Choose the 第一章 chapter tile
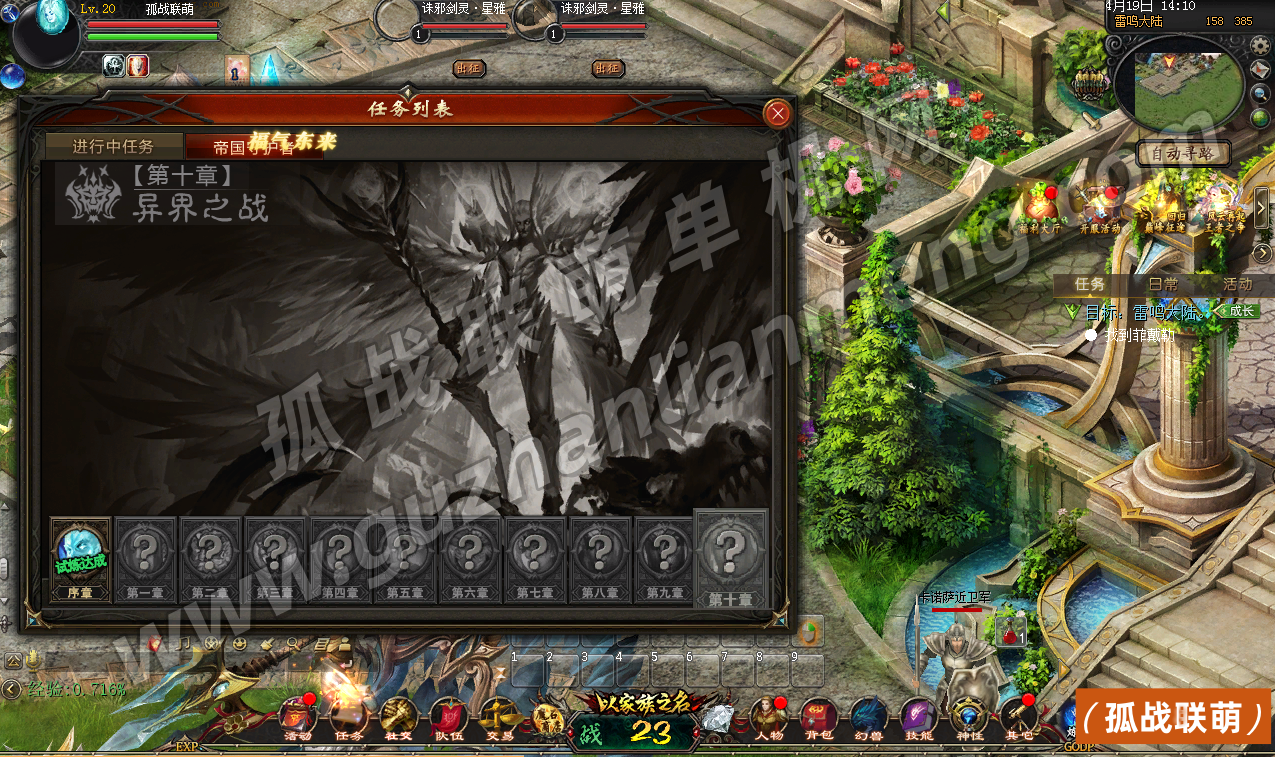This screenshot has width=1275, height=757. (x=145, y=559)
